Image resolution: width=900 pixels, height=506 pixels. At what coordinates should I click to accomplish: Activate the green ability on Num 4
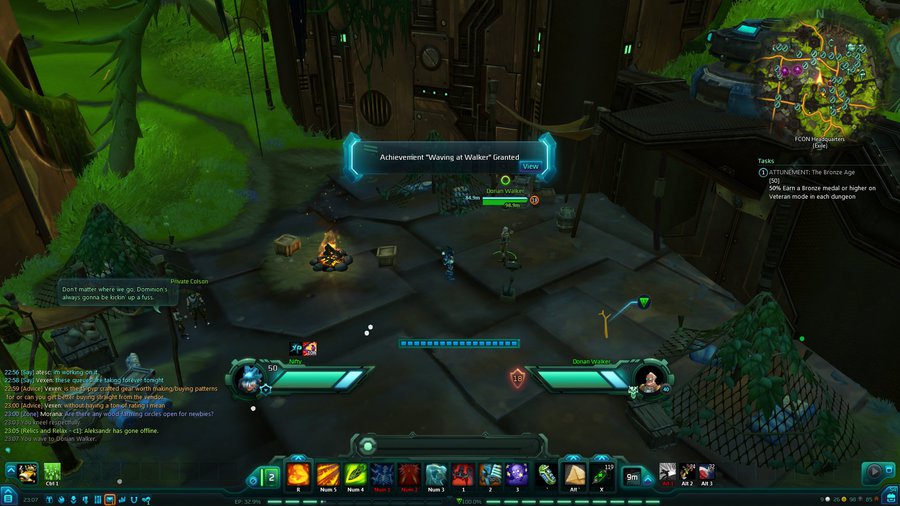point(355,474)
